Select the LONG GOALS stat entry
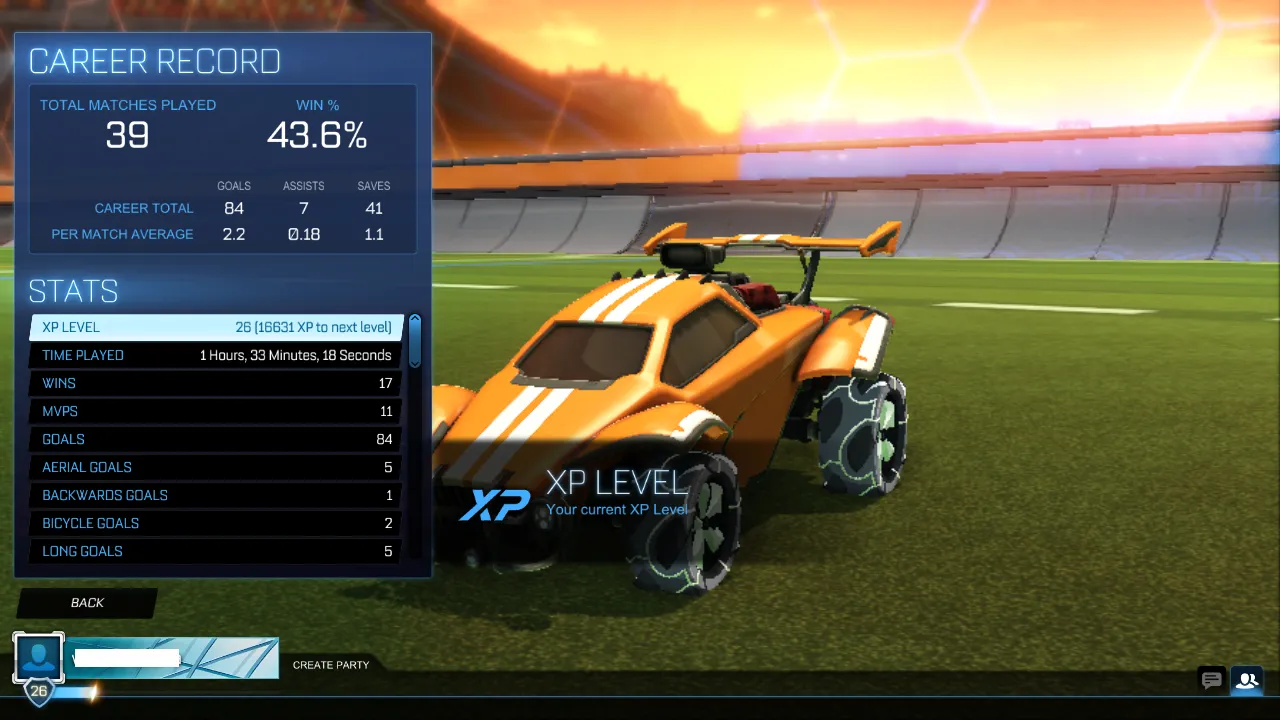The height and width of the screenshot is (720, 1280). [x=215, y=551]
